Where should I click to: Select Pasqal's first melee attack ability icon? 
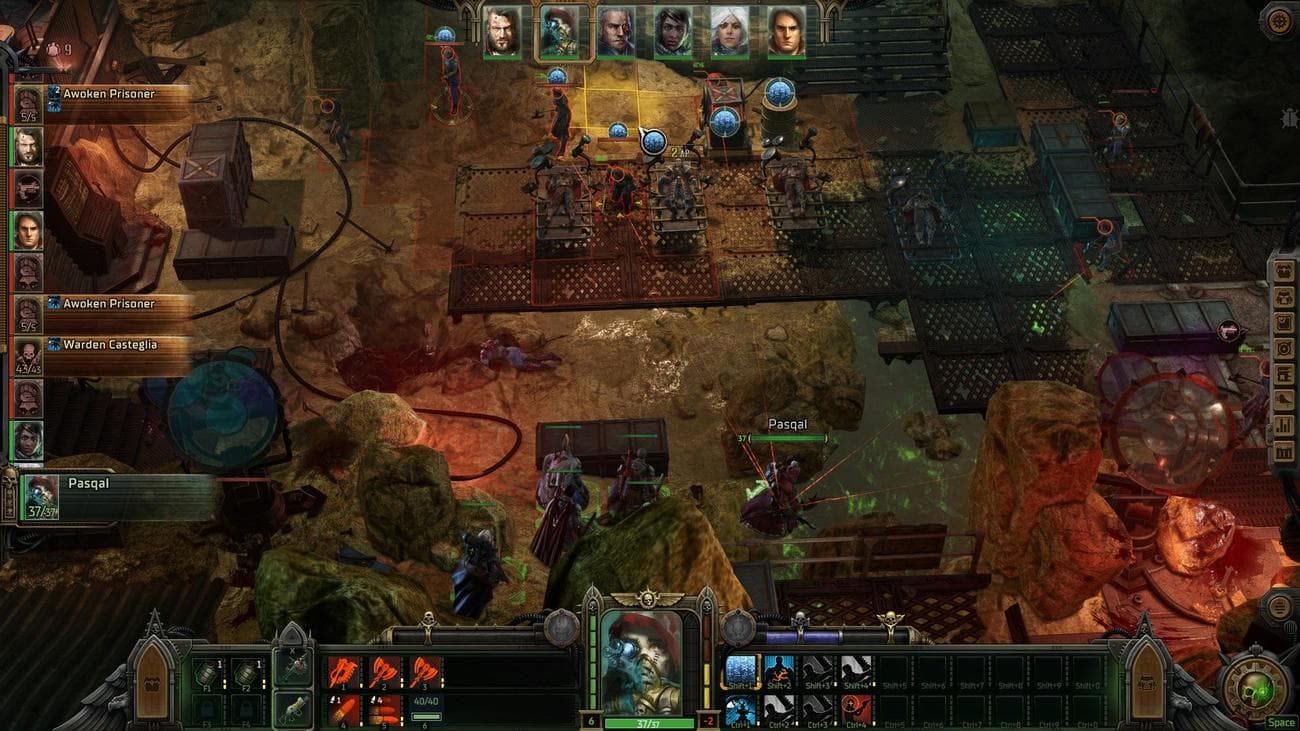[343, 671]
